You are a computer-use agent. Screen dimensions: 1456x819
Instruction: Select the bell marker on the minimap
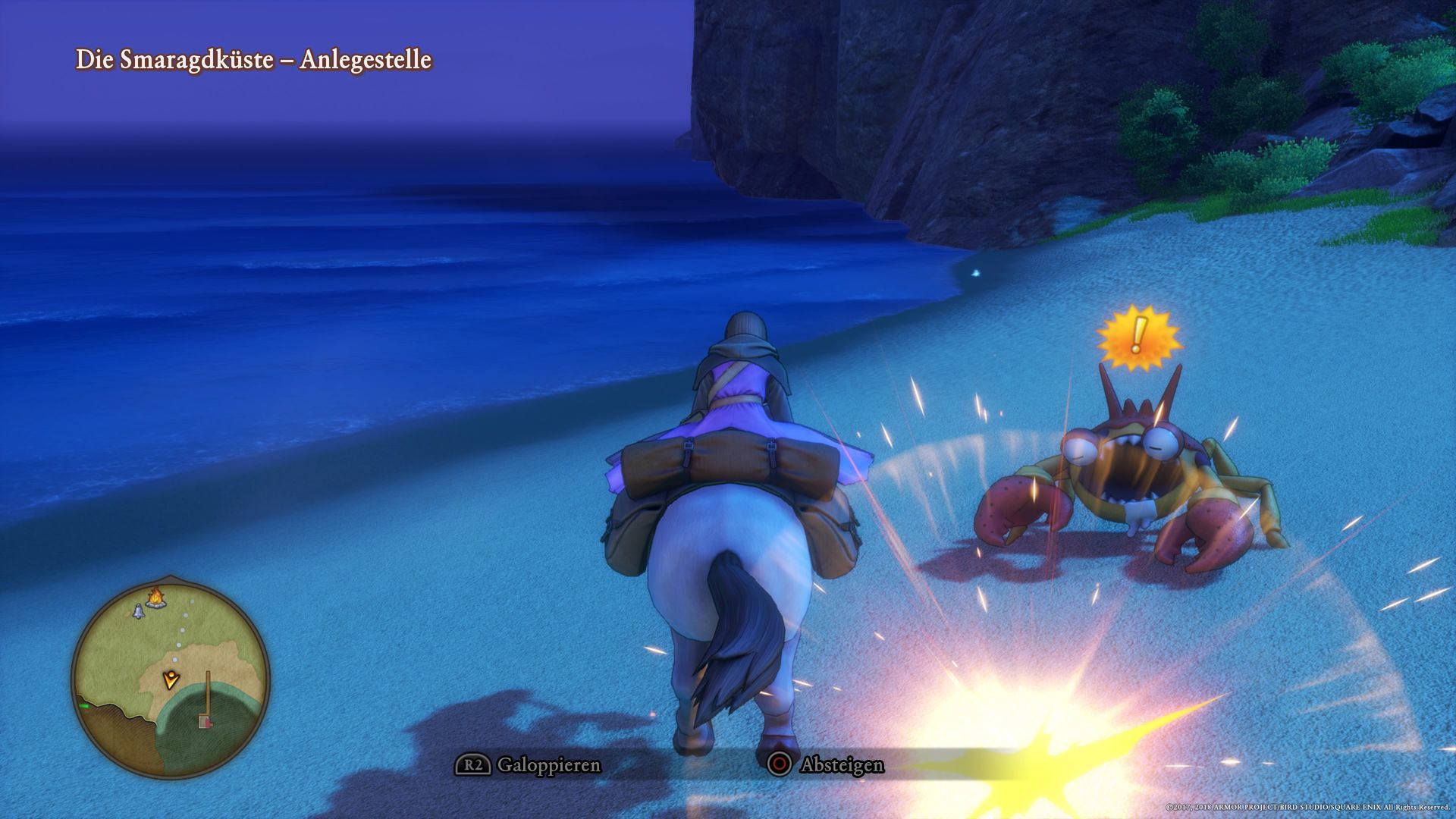(138, 611)
